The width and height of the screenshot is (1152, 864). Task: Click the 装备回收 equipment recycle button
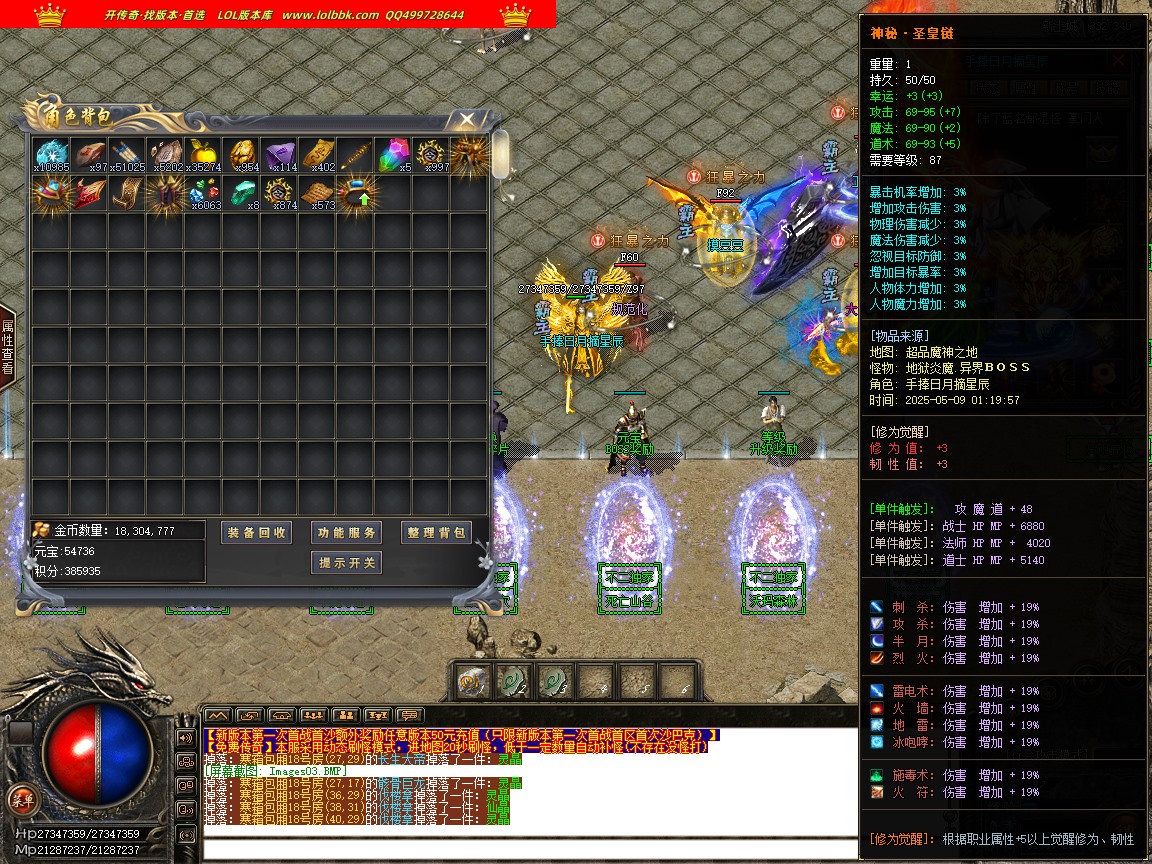click(x=256, y=533)
